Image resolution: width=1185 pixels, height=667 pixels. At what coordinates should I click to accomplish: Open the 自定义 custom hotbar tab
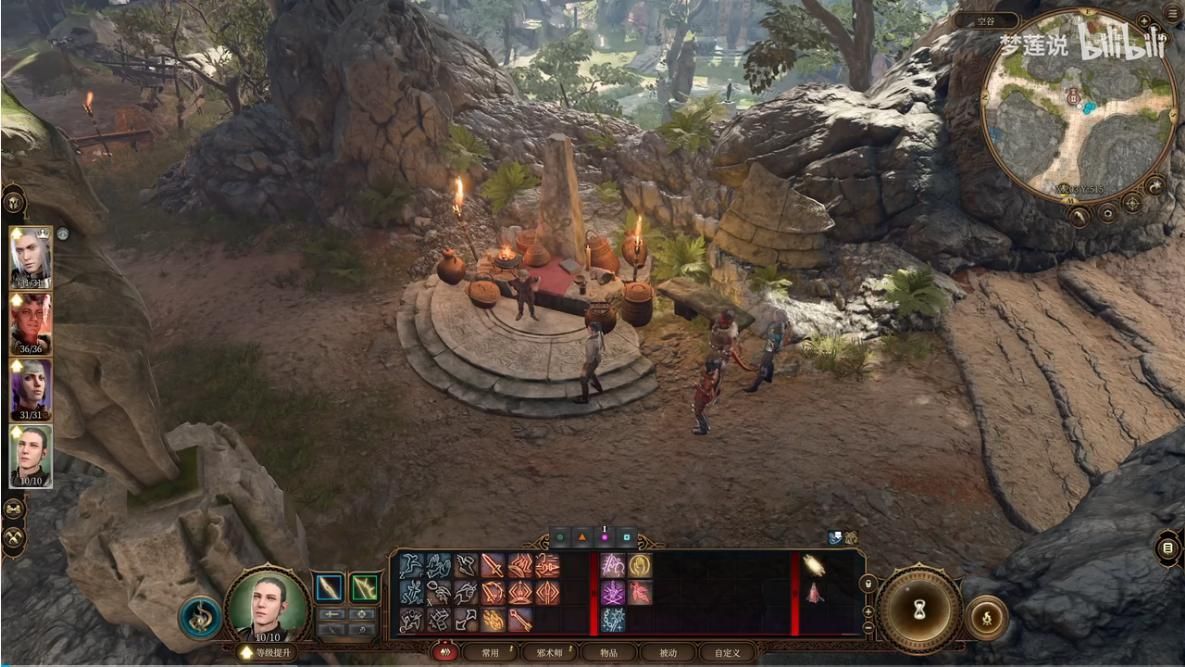727,653
